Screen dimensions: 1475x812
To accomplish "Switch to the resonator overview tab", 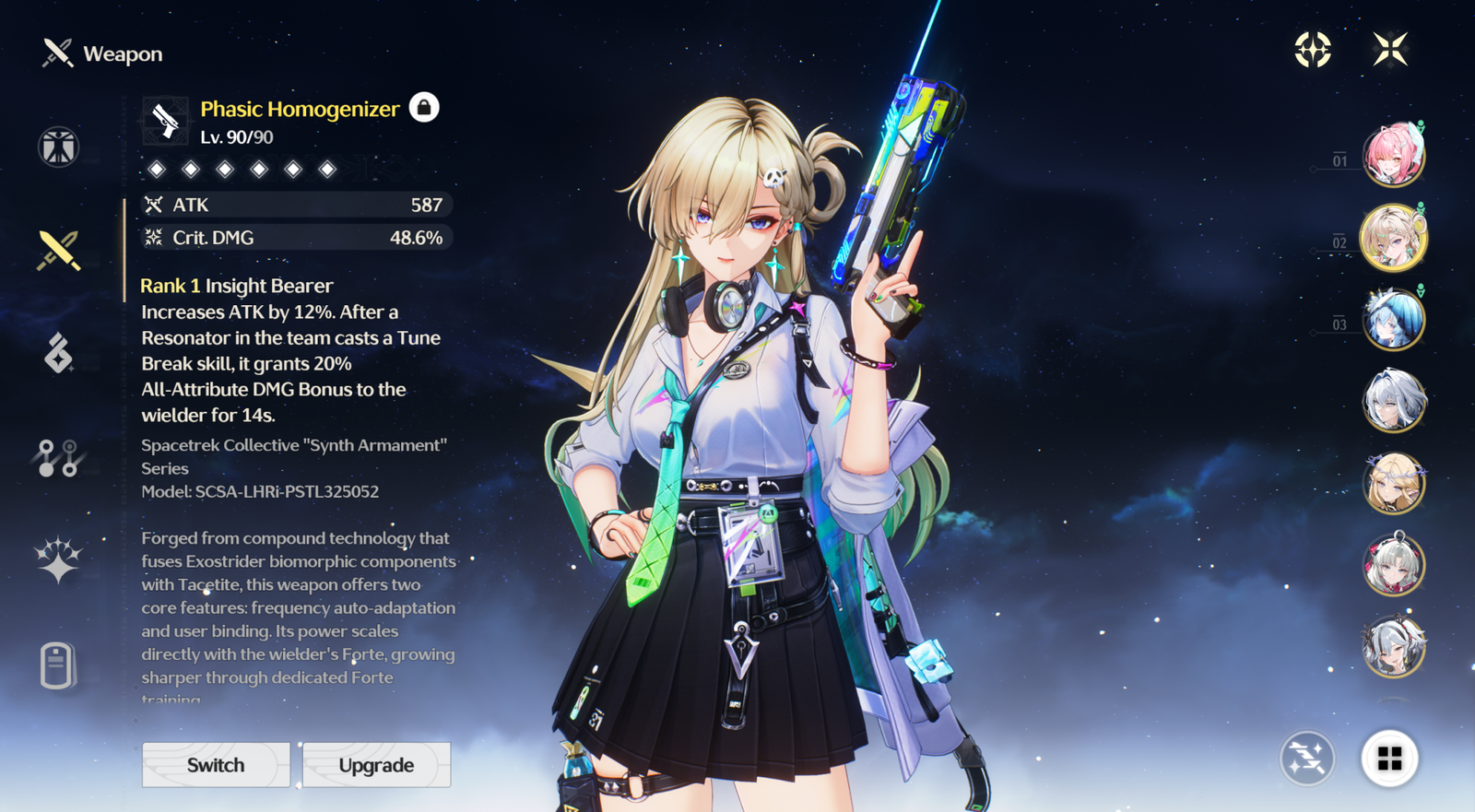I will point(58,147).
